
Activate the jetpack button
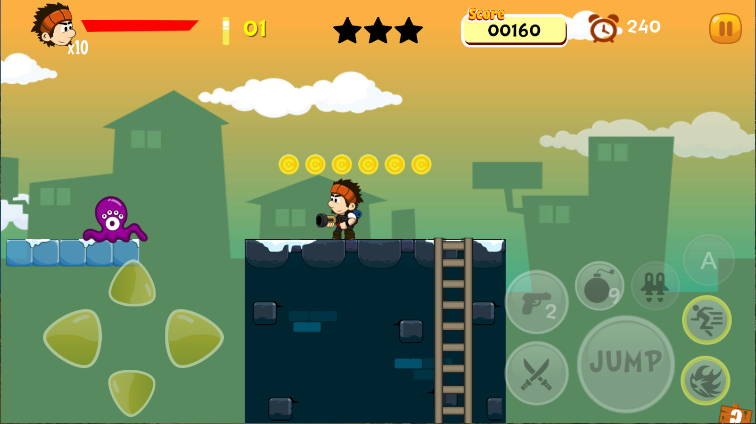pyautogui.click(x=655, y=285)
